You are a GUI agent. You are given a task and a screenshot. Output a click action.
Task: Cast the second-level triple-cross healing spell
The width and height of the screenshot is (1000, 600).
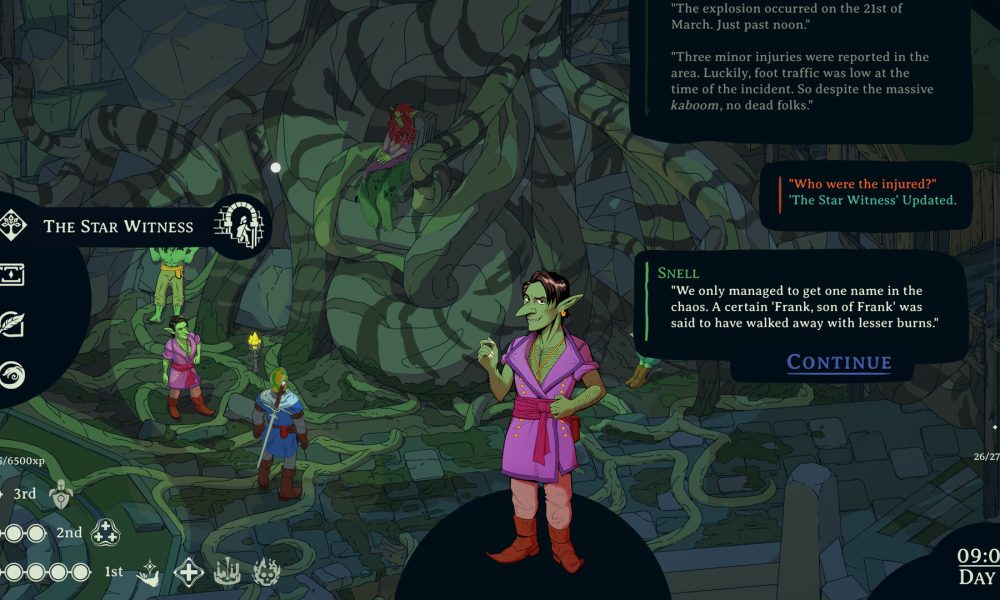point(106,533)
